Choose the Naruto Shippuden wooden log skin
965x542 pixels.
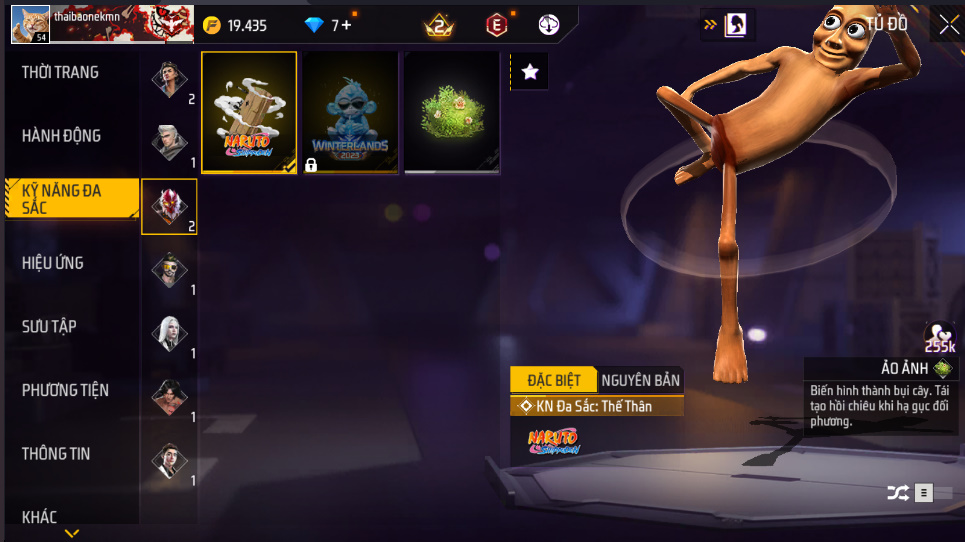point(249,112)
